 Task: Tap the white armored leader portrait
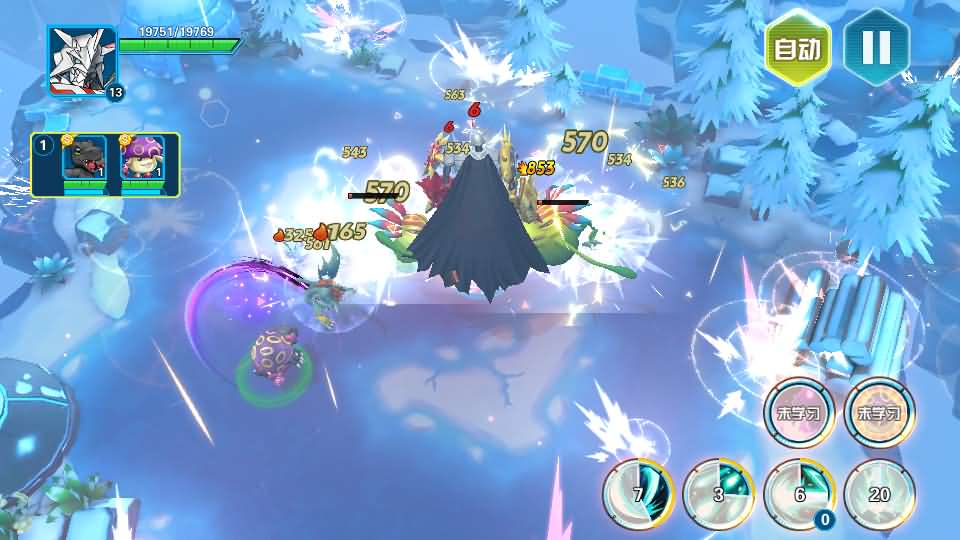tap(82, 60)
